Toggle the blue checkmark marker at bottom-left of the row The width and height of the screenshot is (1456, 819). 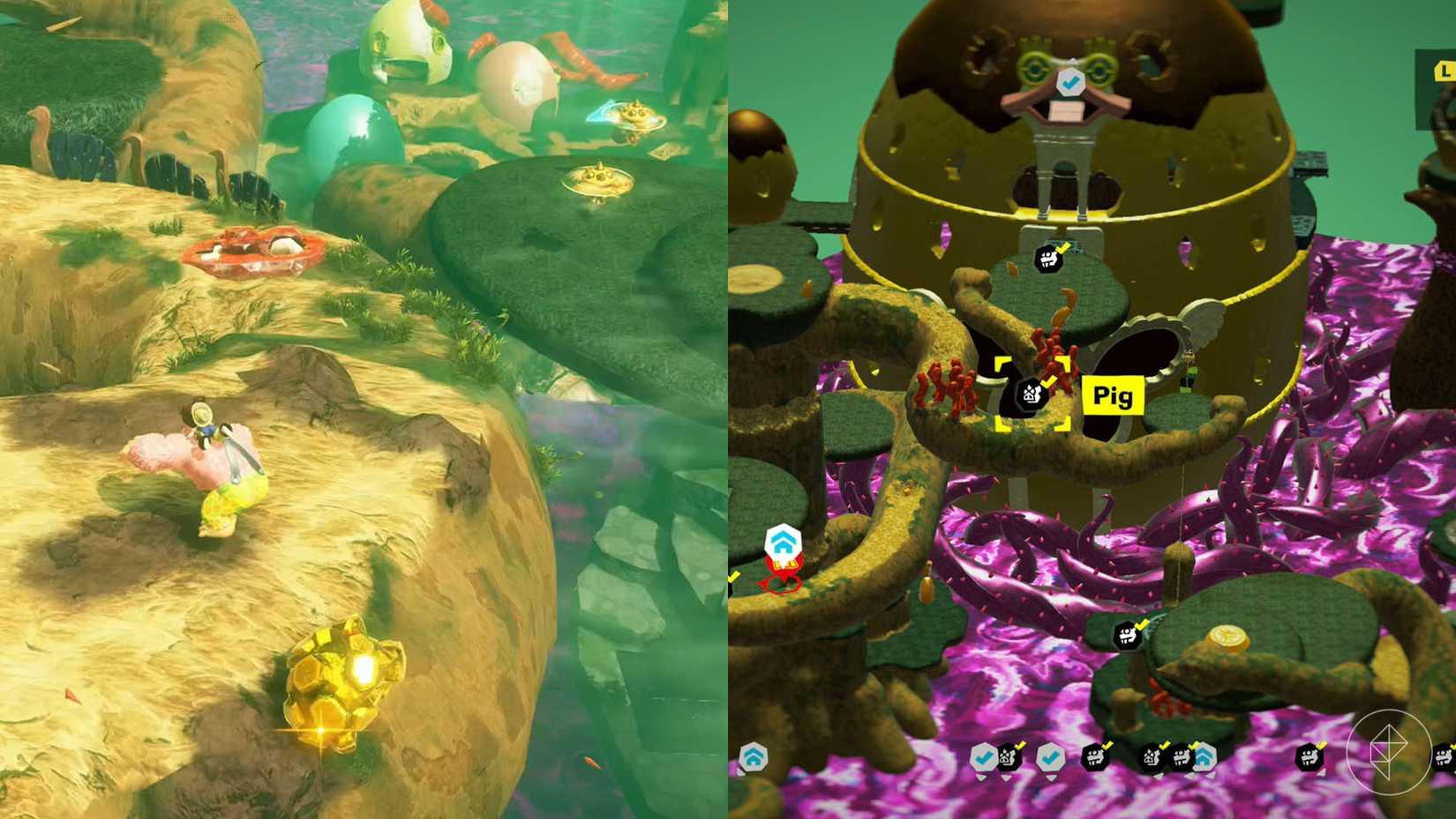[986, 757]
